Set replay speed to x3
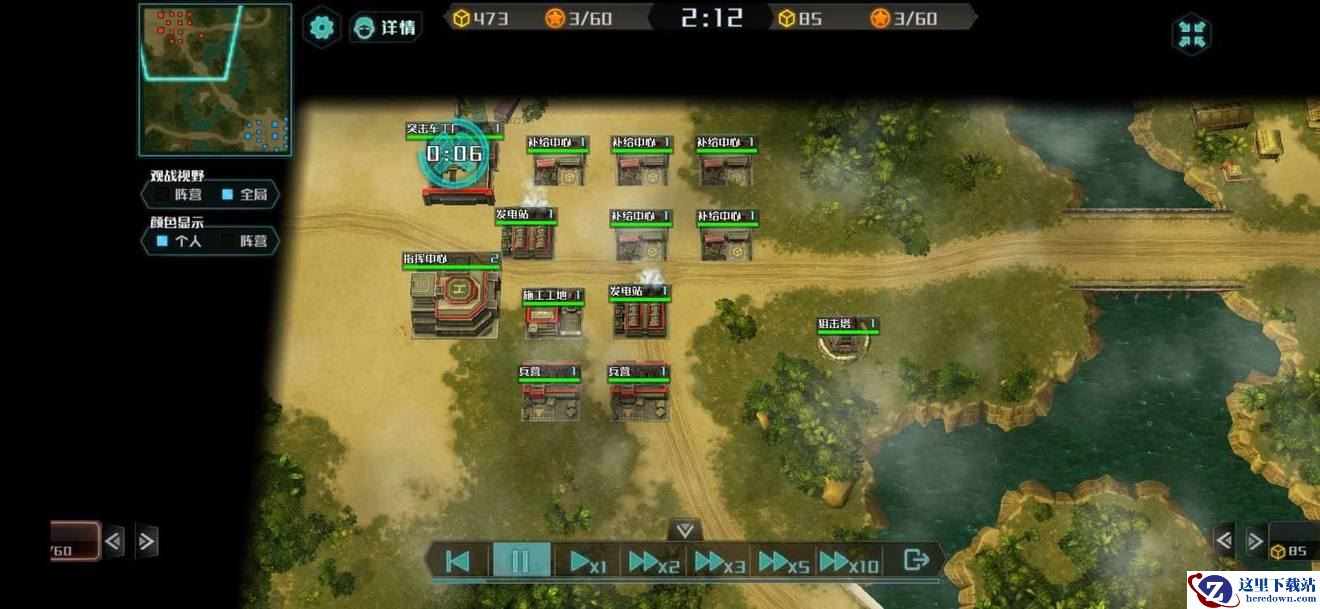1320x609 pixels. [719, 562]
